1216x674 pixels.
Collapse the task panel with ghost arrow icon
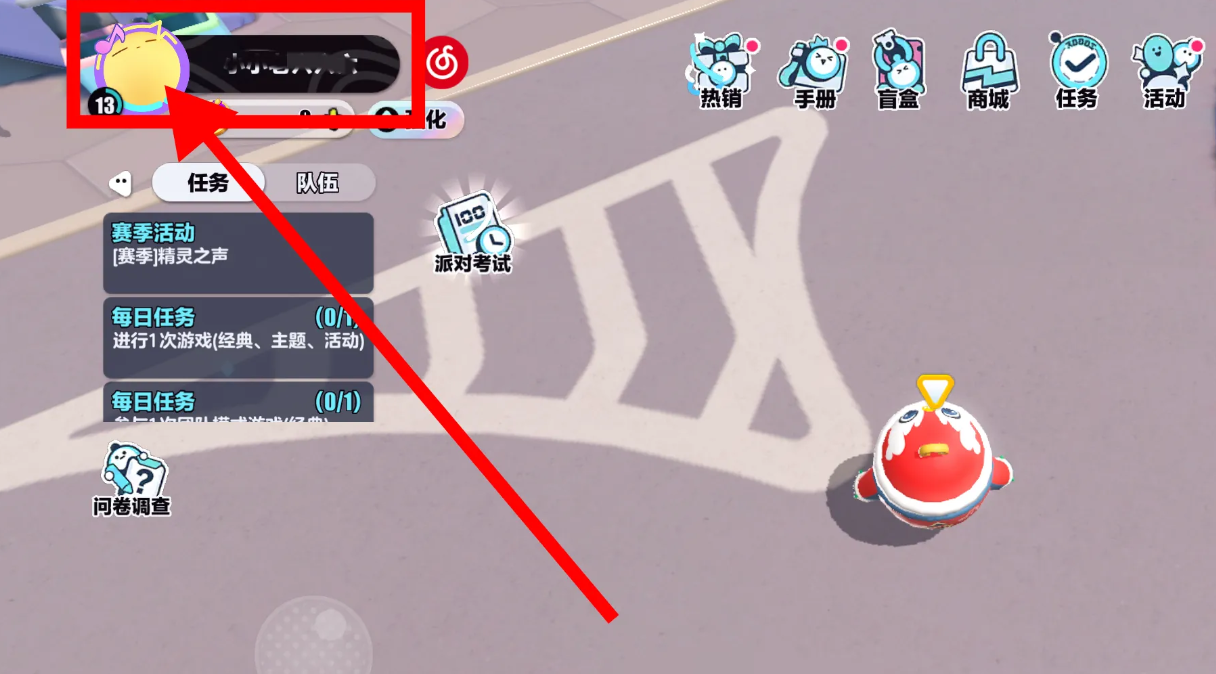[x=120, y=183]
